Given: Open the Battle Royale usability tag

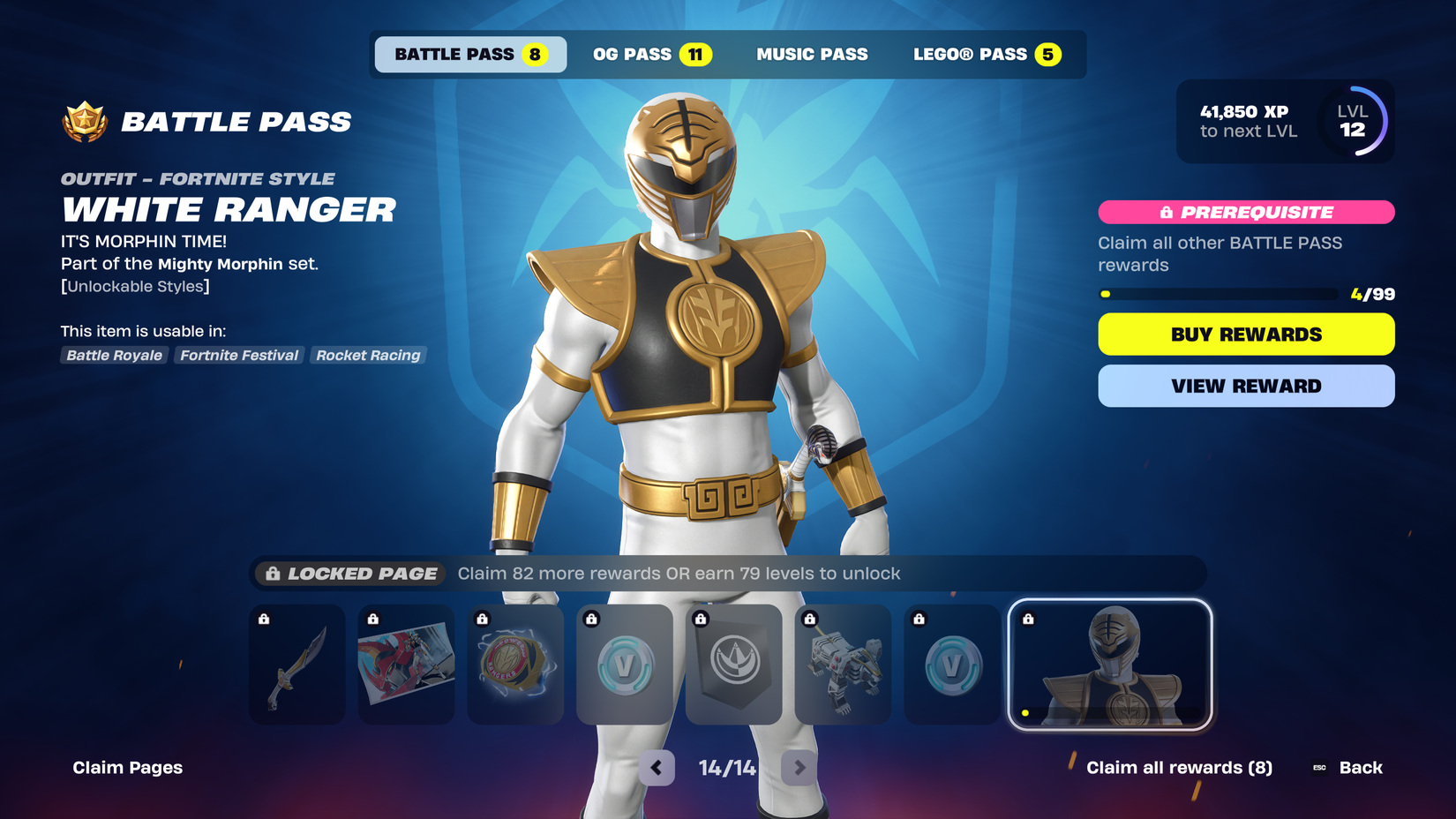Looking at the screenshot, I should (114, 355).
